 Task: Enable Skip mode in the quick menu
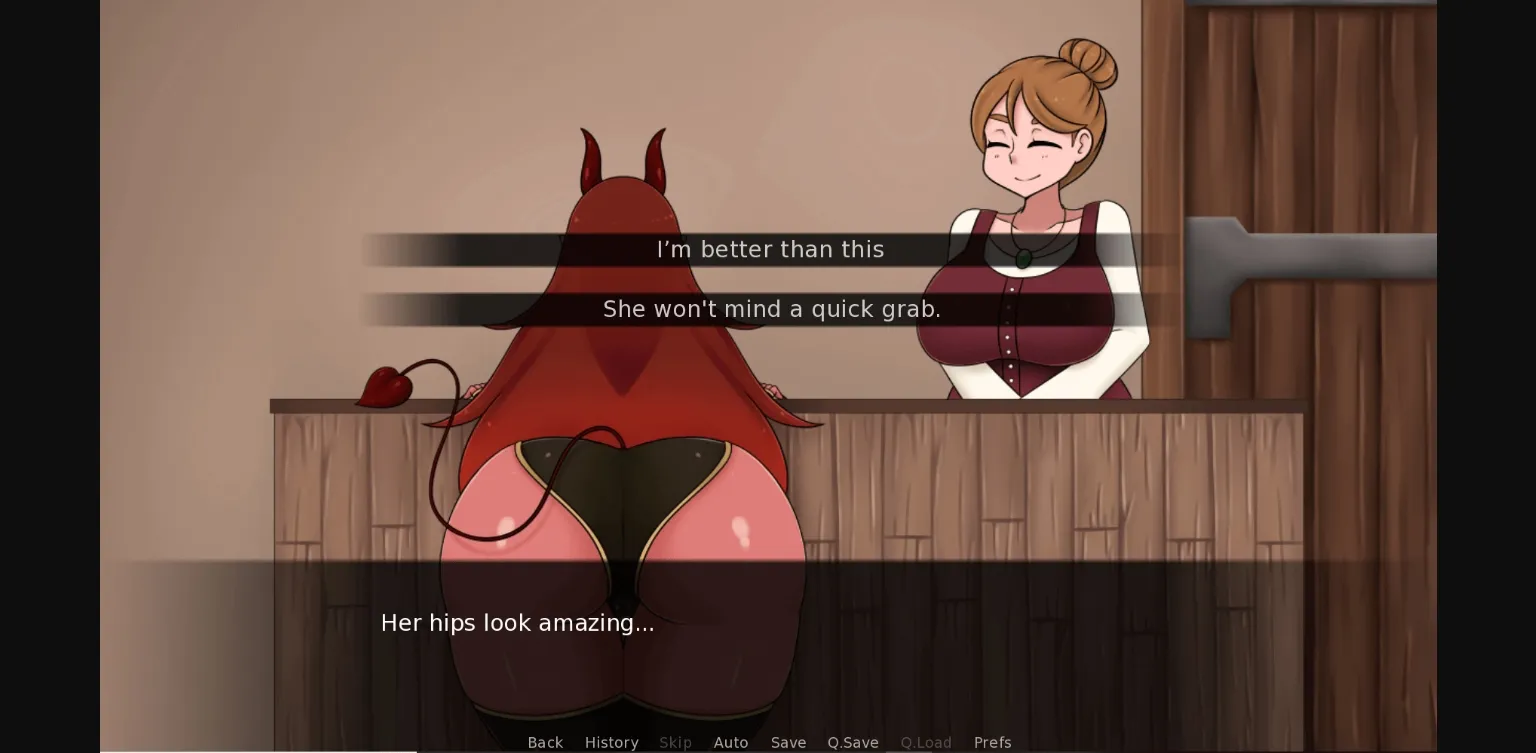coord(675,742)
